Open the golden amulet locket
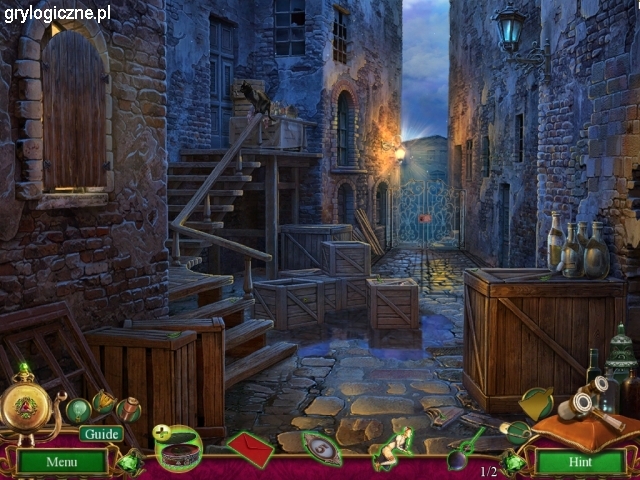Image resolution: width=640 pixels, height=480 pixels. click(27, 406)
